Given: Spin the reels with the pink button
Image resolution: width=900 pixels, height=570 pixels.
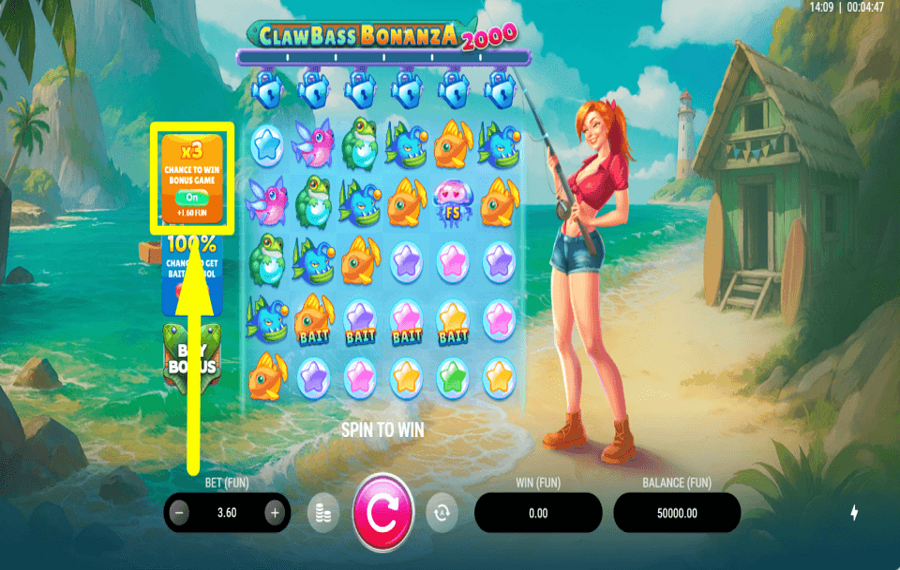Looking at the screenshot, I should [x=382, y=513].
